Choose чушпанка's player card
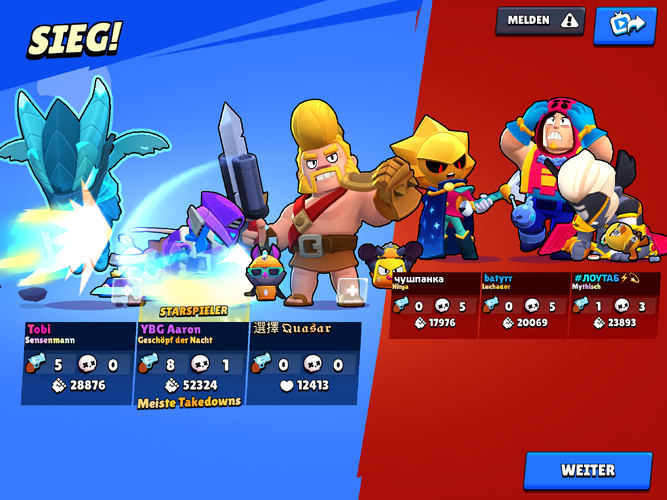This screenshot has height=500, width=667. (433, 304)
